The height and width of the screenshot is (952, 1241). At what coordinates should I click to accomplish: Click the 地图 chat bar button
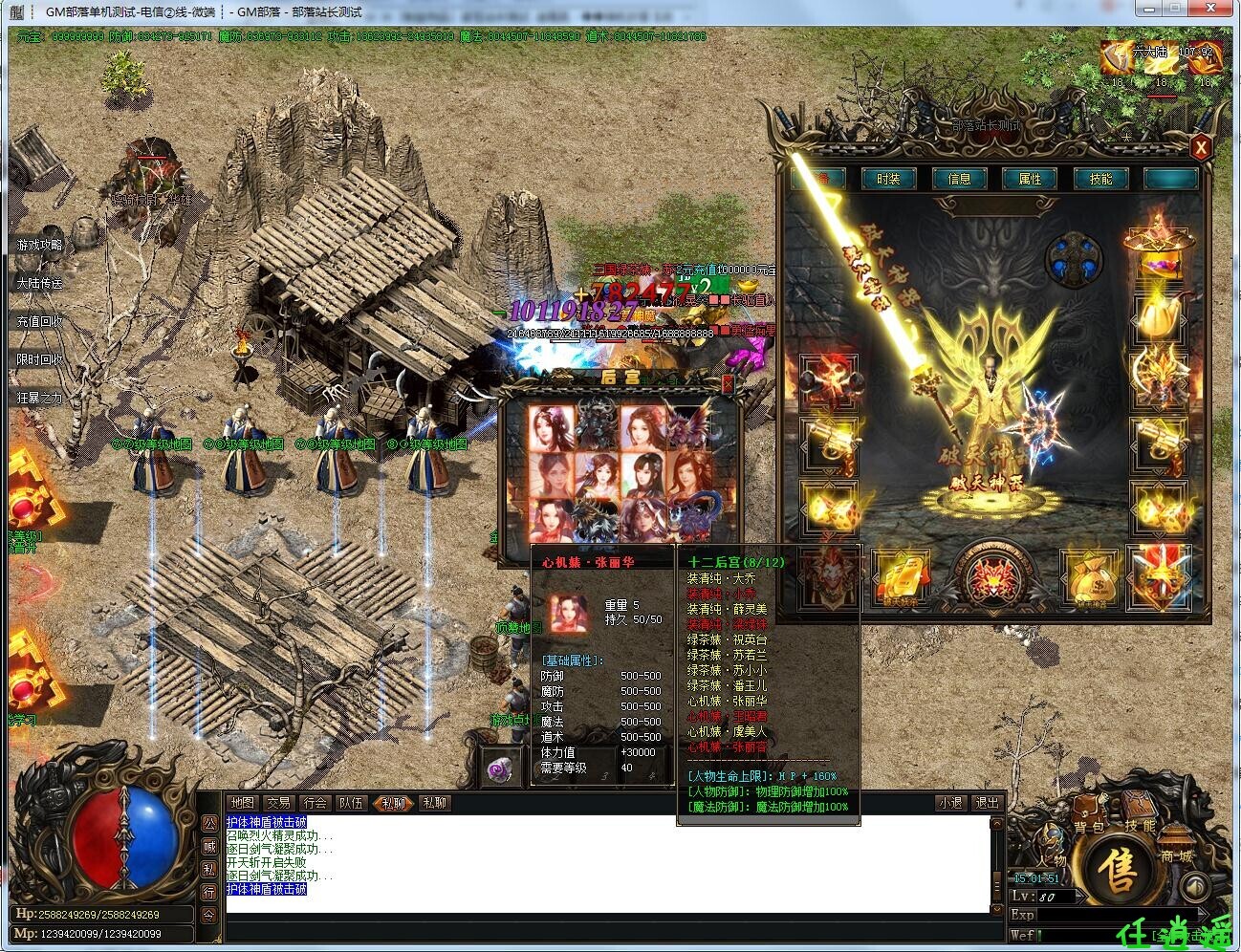coord(243,803)
